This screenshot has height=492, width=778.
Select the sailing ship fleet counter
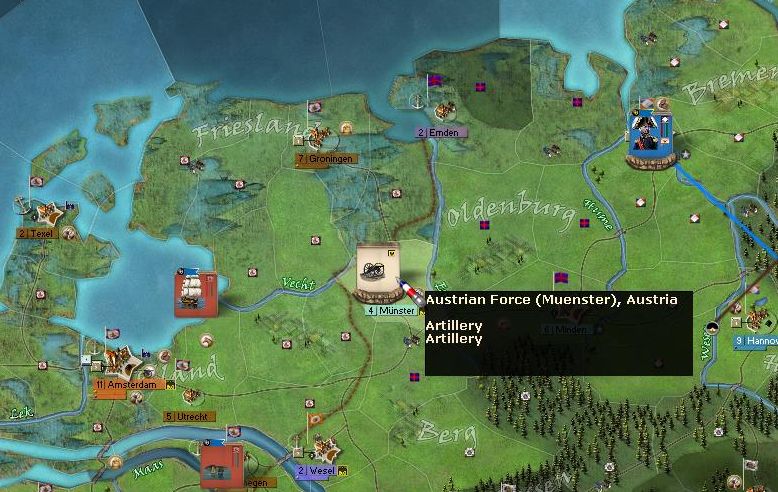[x=195, y=292]
